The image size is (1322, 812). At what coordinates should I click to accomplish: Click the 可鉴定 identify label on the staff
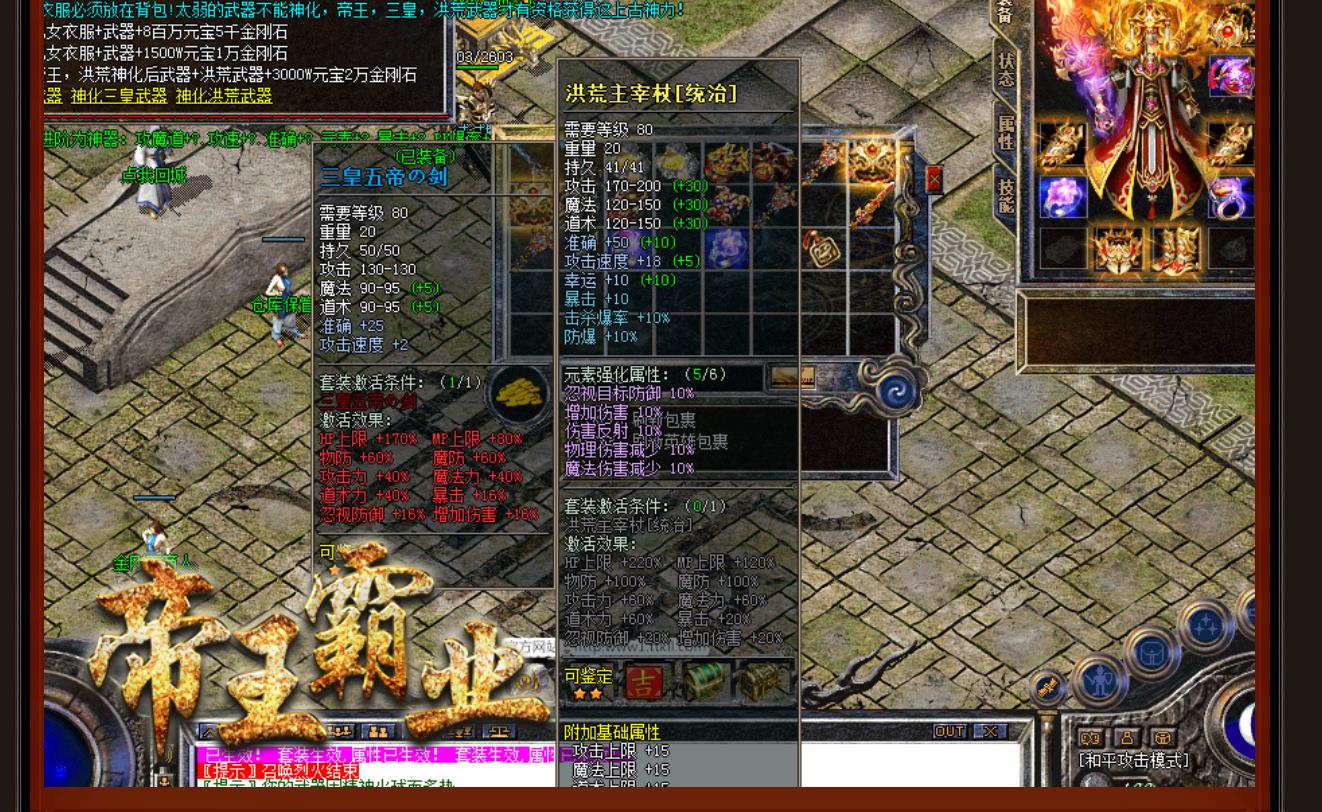(587, 675)
